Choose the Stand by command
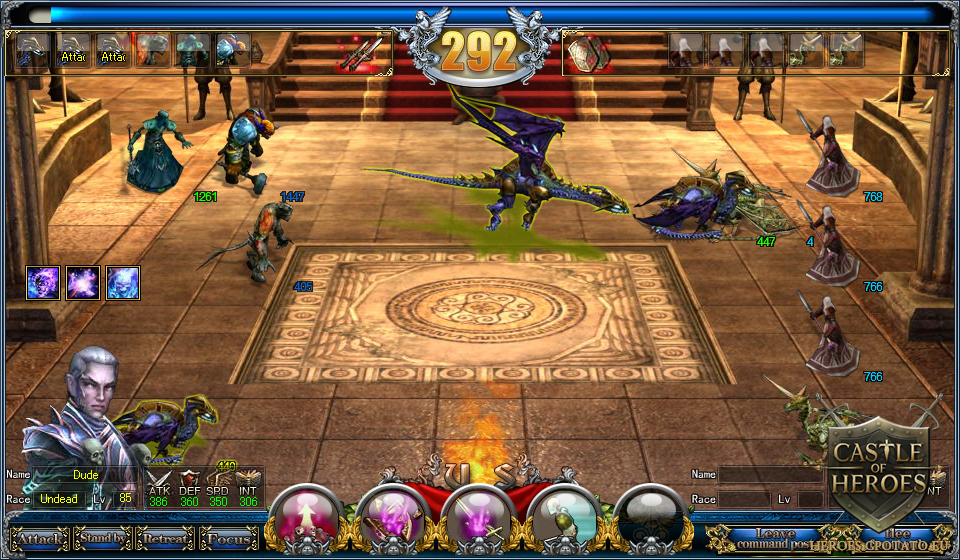The height and width of the screenshot is (560, 960). [102, 539]
